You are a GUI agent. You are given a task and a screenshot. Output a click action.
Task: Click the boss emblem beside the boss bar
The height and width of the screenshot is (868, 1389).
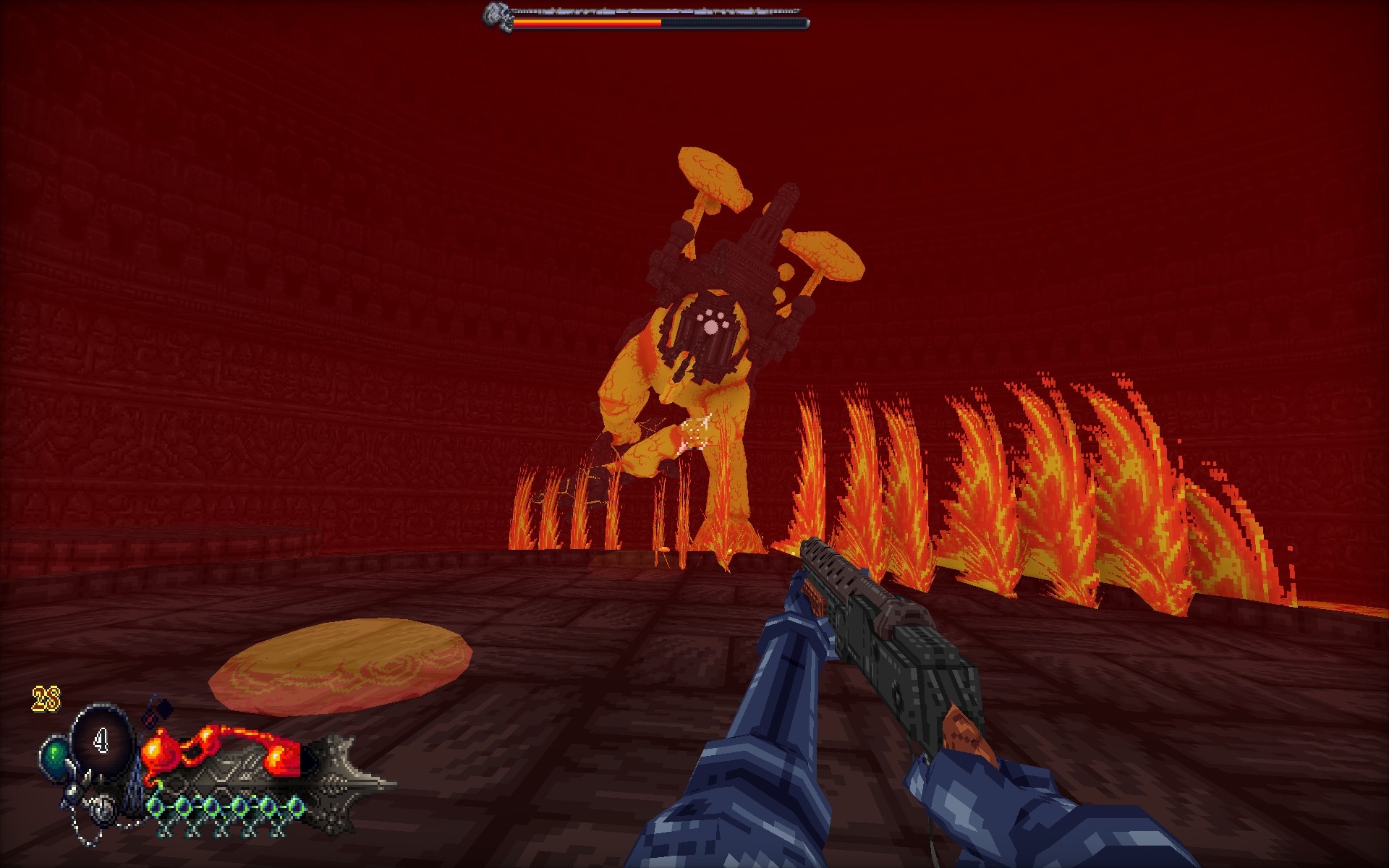coord(496,17)
